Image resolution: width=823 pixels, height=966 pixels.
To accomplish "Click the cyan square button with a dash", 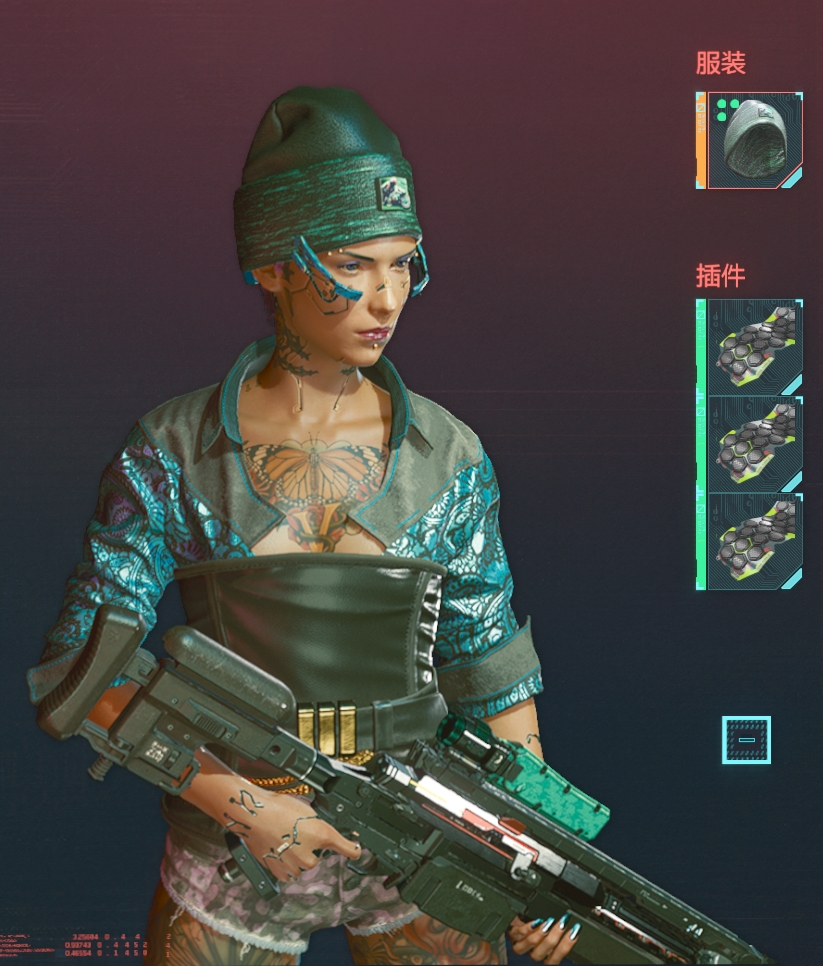I will click(746, 740).
